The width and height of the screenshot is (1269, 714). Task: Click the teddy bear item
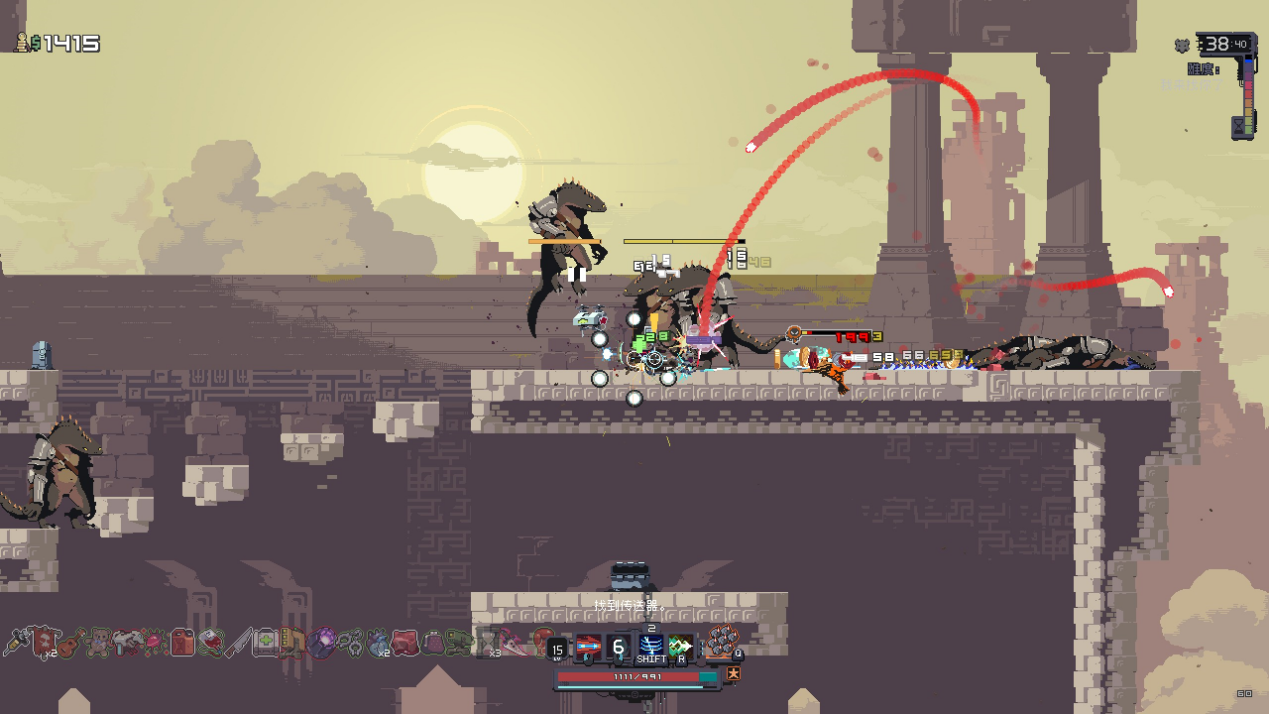click(x=98, y=642)
